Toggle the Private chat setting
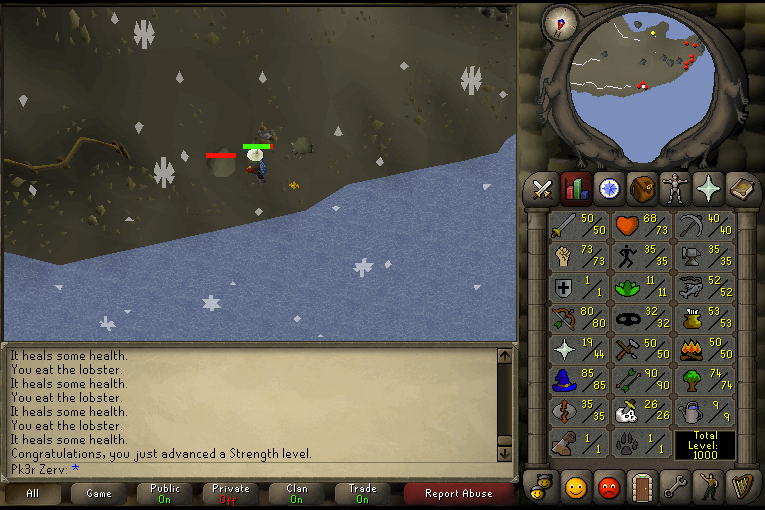 pyautogui.click(x=229, y=493)
